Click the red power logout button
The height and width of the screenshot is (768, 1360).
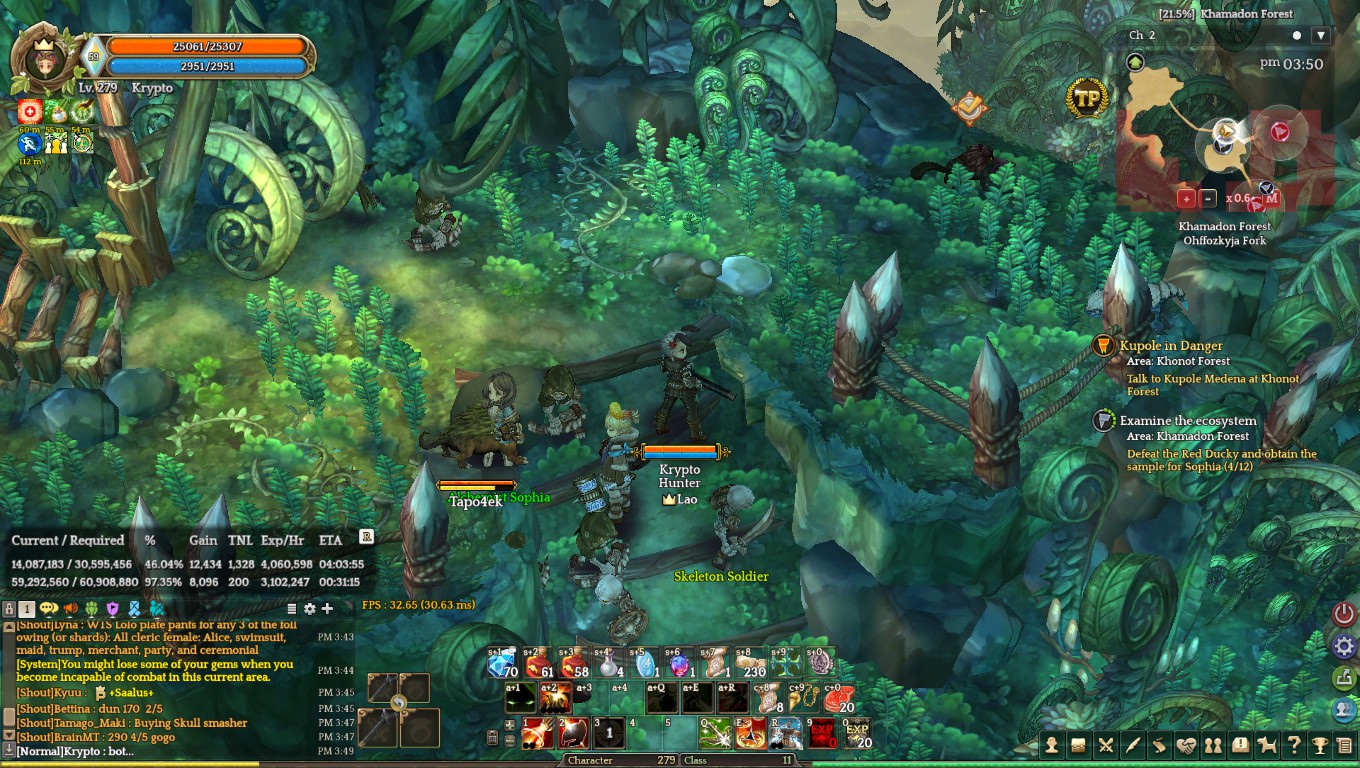(x=1344, y=613)
